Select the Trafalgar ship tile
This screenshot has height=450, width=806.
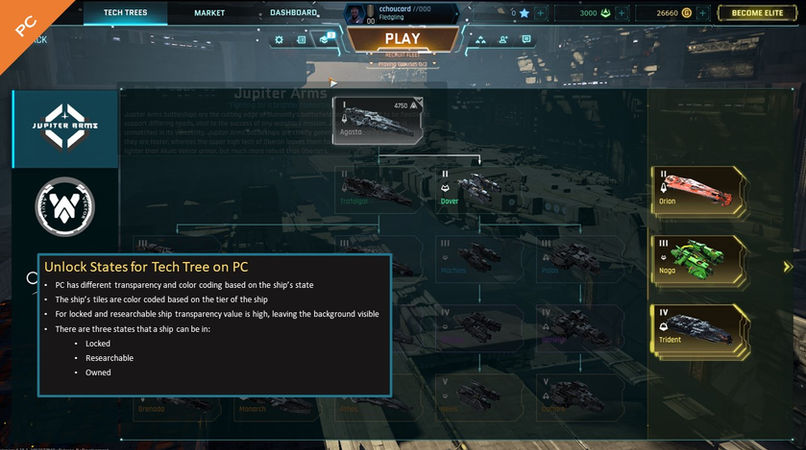pyautogui.click(x=372, y=188)
